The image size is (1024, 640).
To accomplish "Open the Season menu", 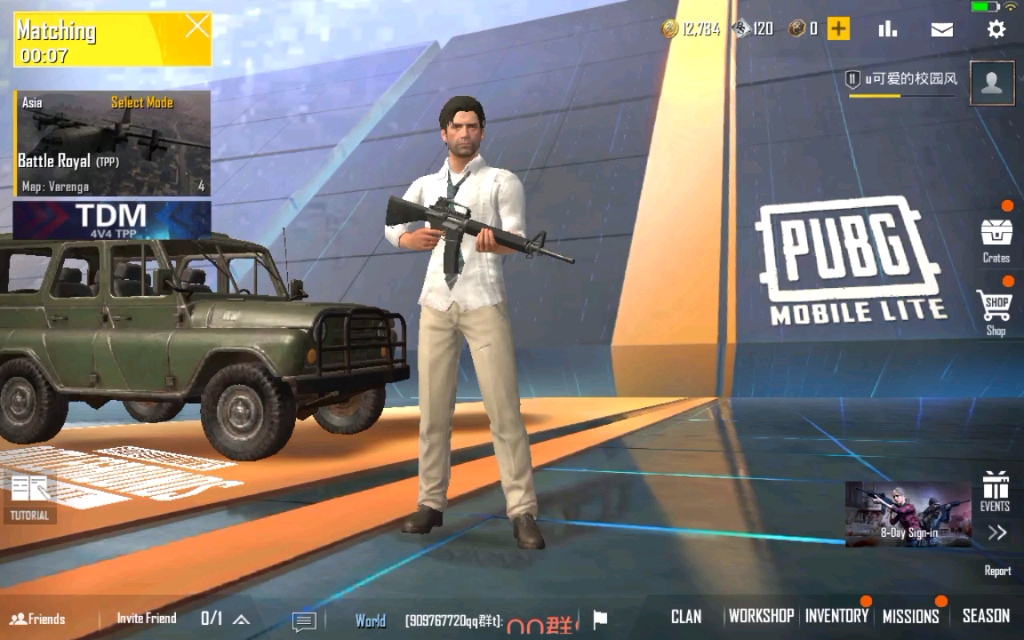I will [986, 616].
